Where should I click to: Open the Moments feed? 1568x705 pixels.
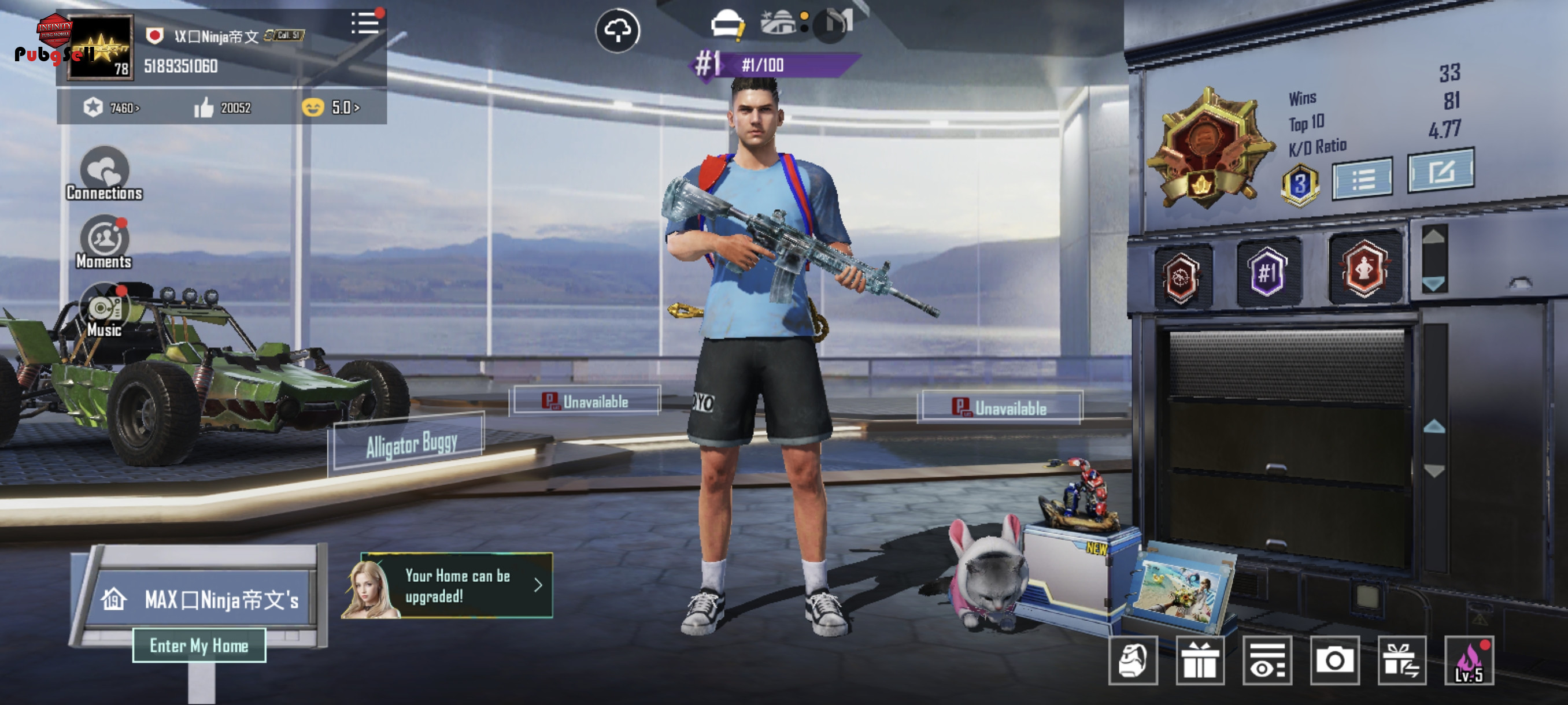[104, 243]
